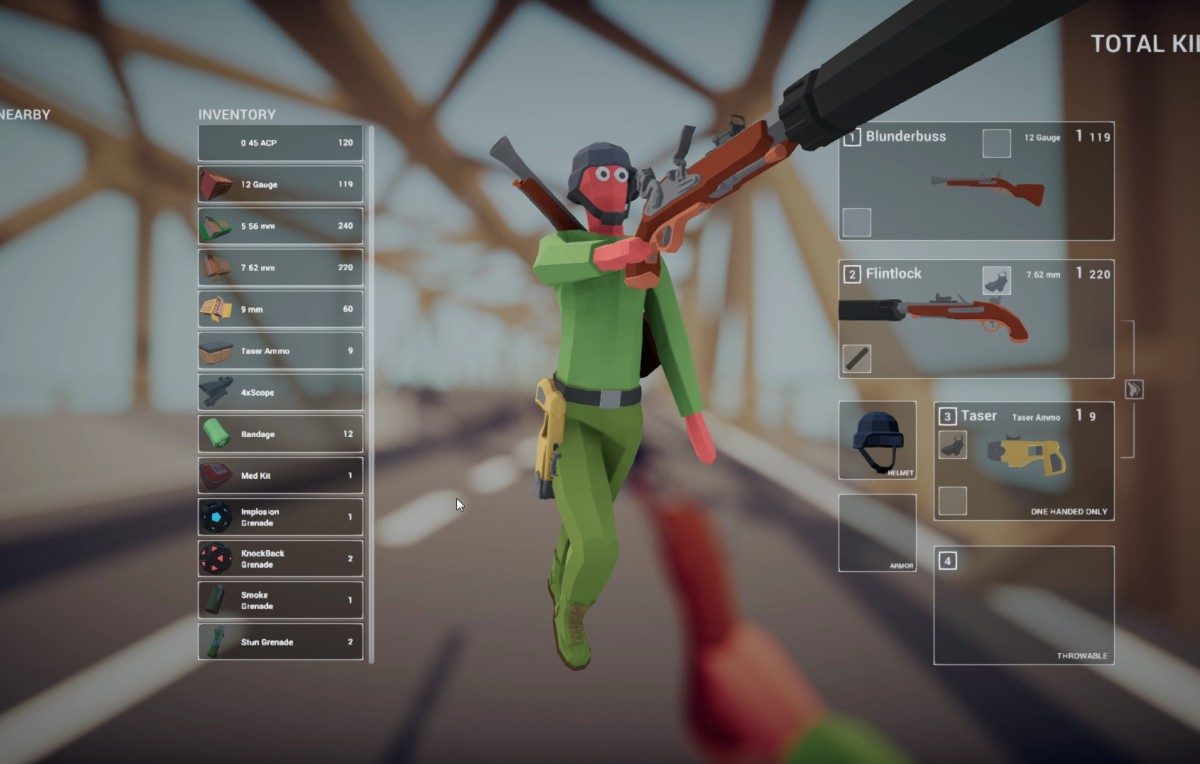
Task: Select the Smoke Grenade inventory row
Action: click(280, 600)
